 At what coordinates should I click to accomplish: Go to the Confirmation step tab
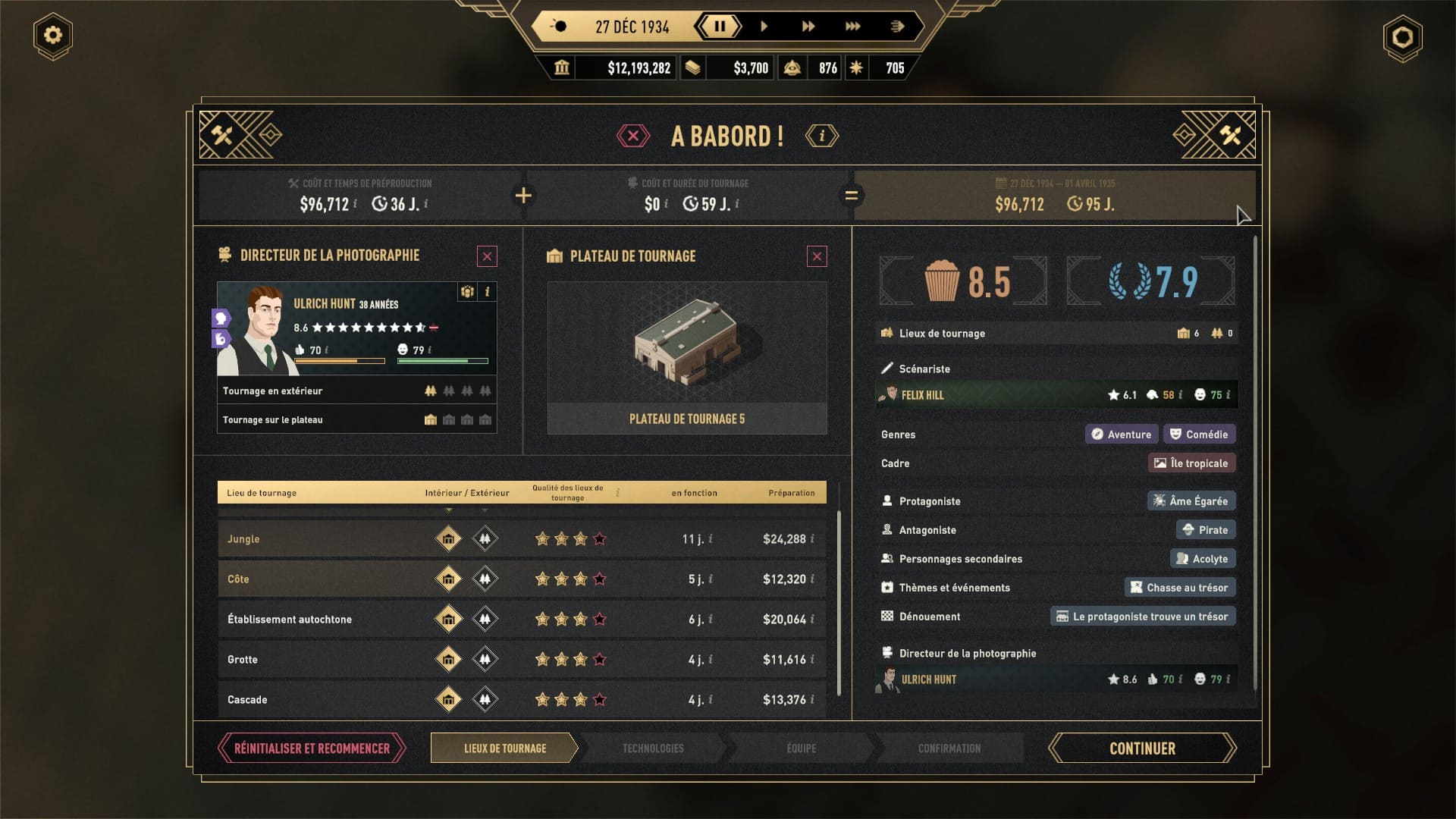(949, 748)
